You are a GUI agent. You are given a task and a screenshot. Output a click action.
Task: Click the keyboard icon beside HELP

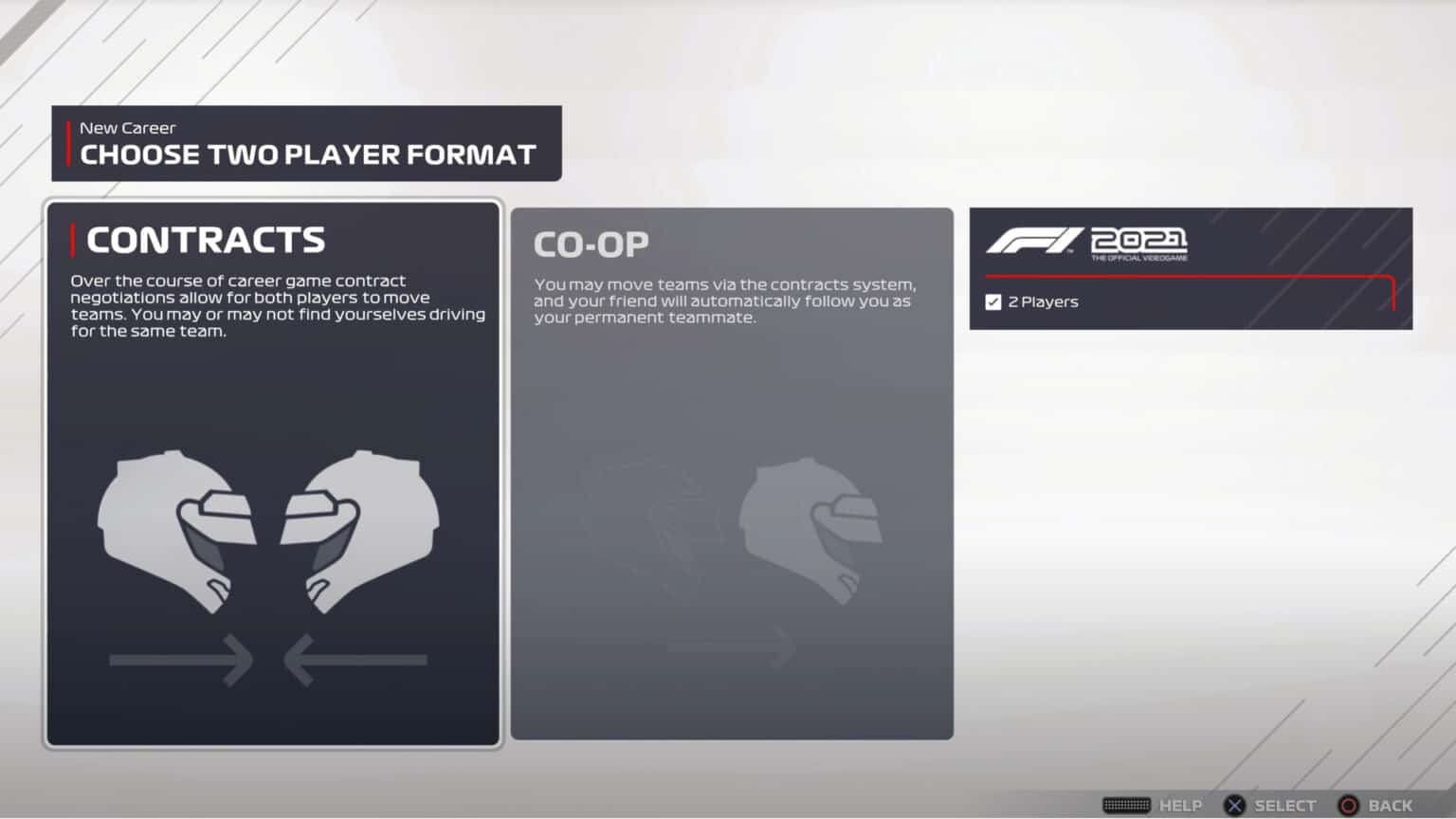tap(1126, 804)
